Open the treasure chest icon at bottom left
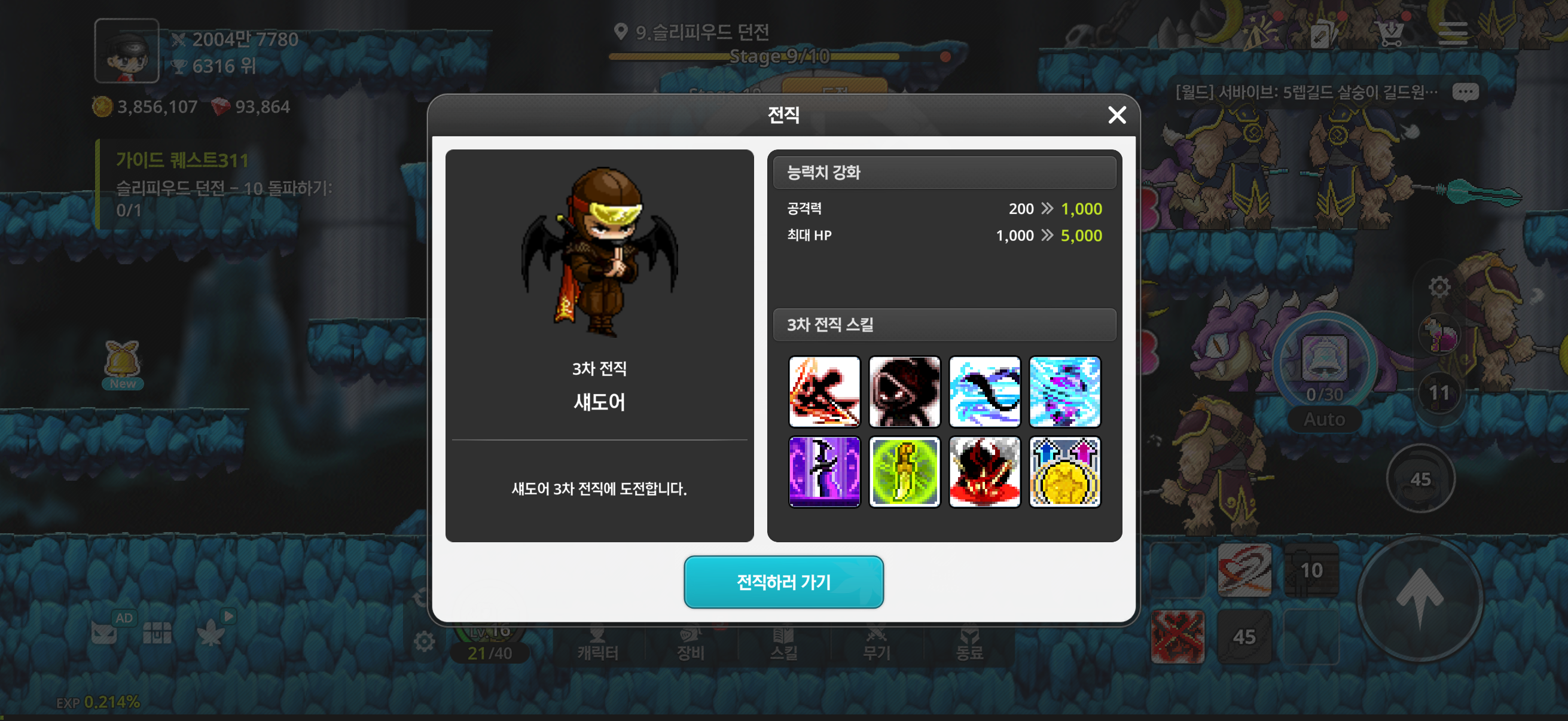Viewport: 1568px width, 721px height. click(x=157, y=632)
